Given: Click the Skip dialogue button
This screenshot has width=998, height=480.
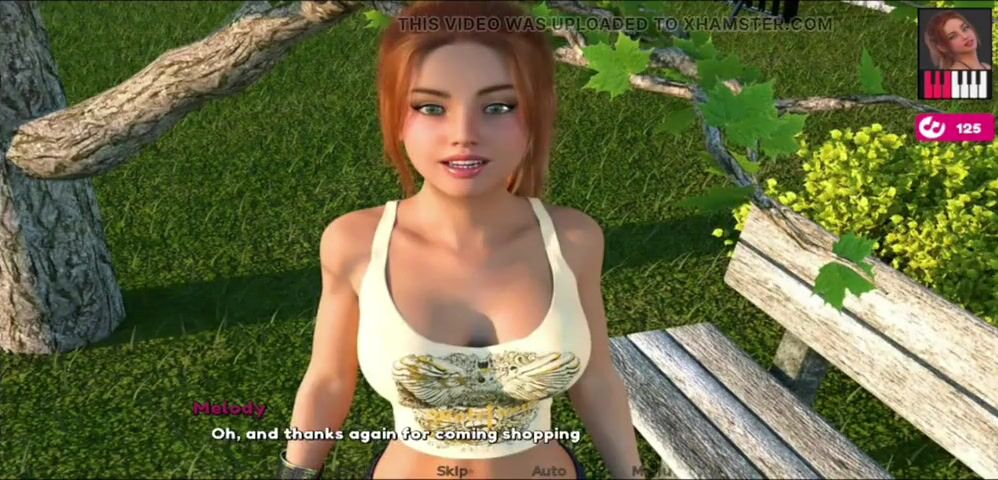Looking at the screenshot, I should point(453,470).
